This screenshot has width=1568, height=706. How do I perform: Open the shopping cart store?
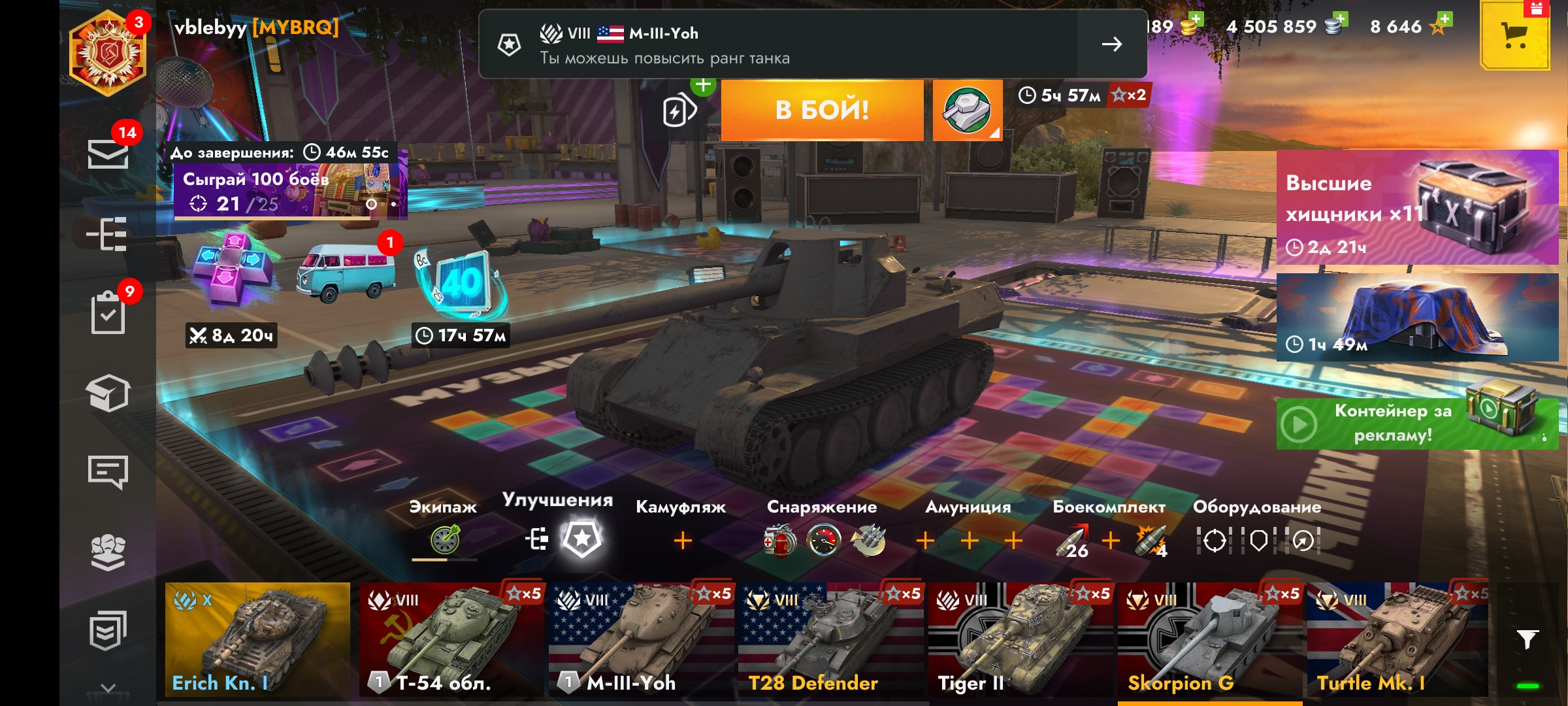click(1514, 36)
